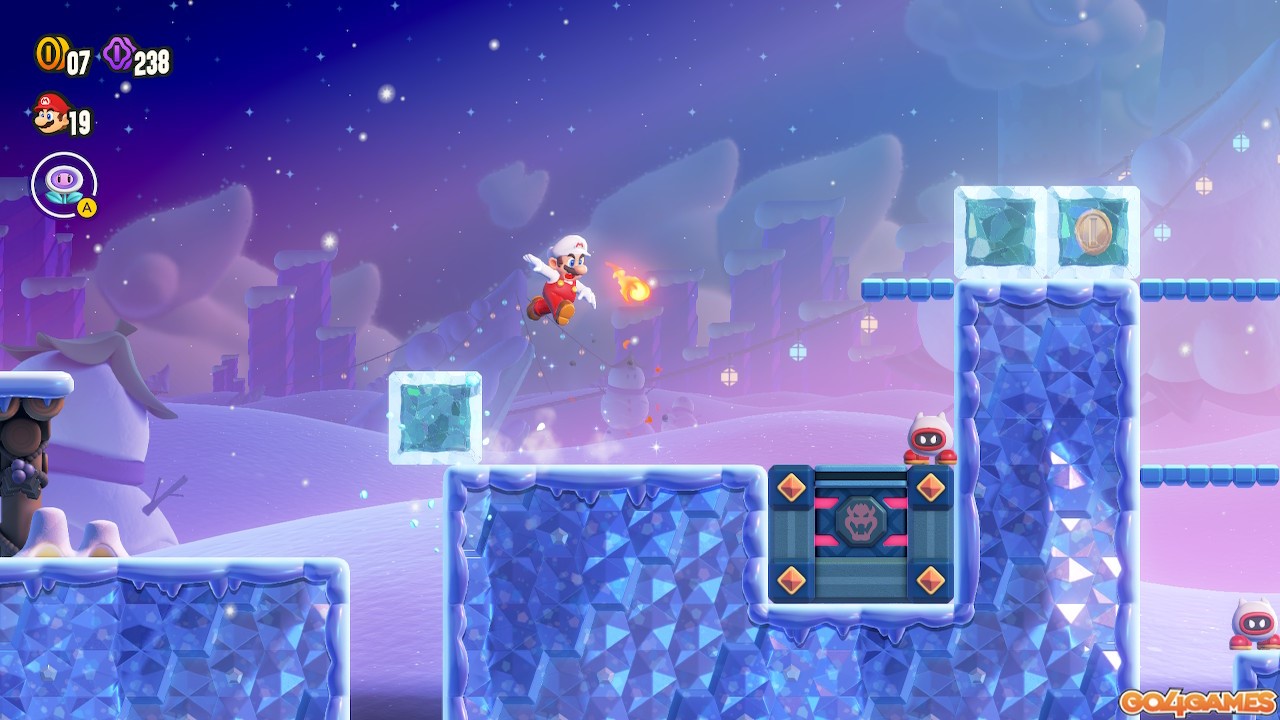
Task: Use the stored Ice Flower power-up
Action: pyautogui.click(x=64, y=184)
